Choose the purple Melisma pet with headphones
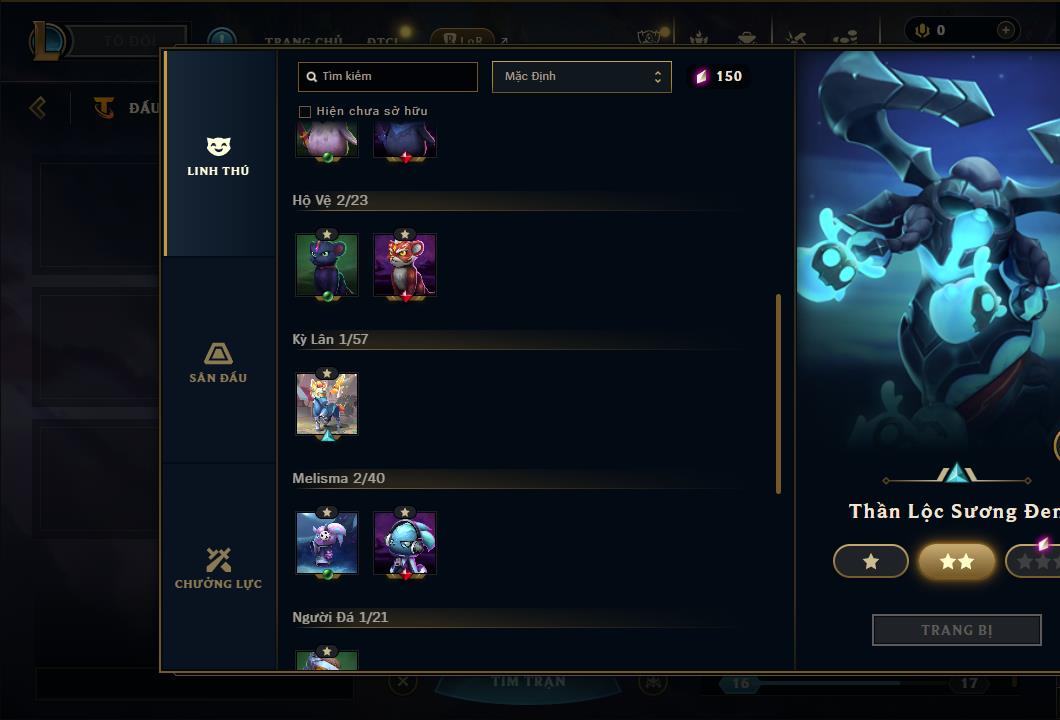Screen dimensions: 1060x720 pyautogui.click(x=405, y=543)
